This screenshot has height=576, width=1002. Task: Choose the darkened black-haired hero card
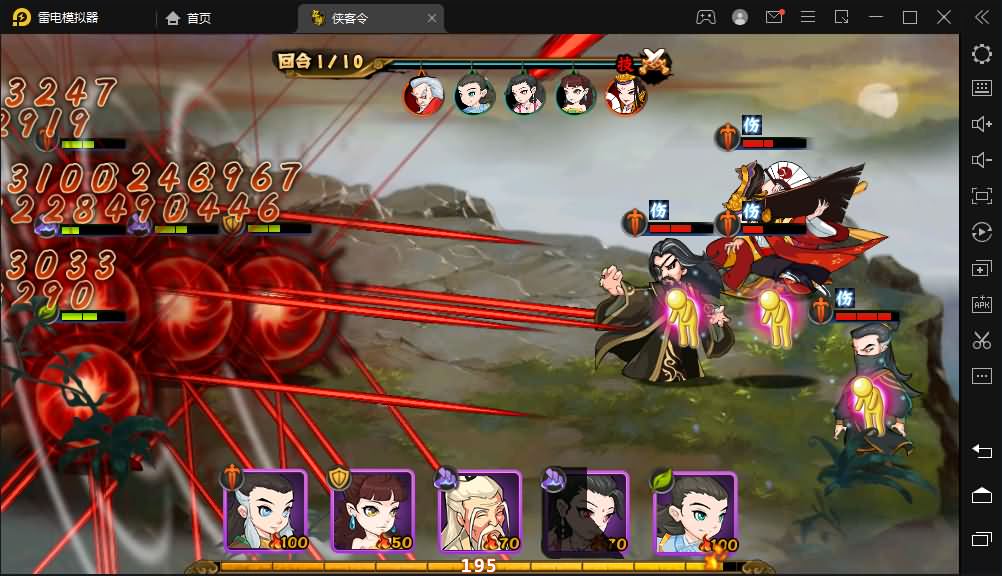586,511
